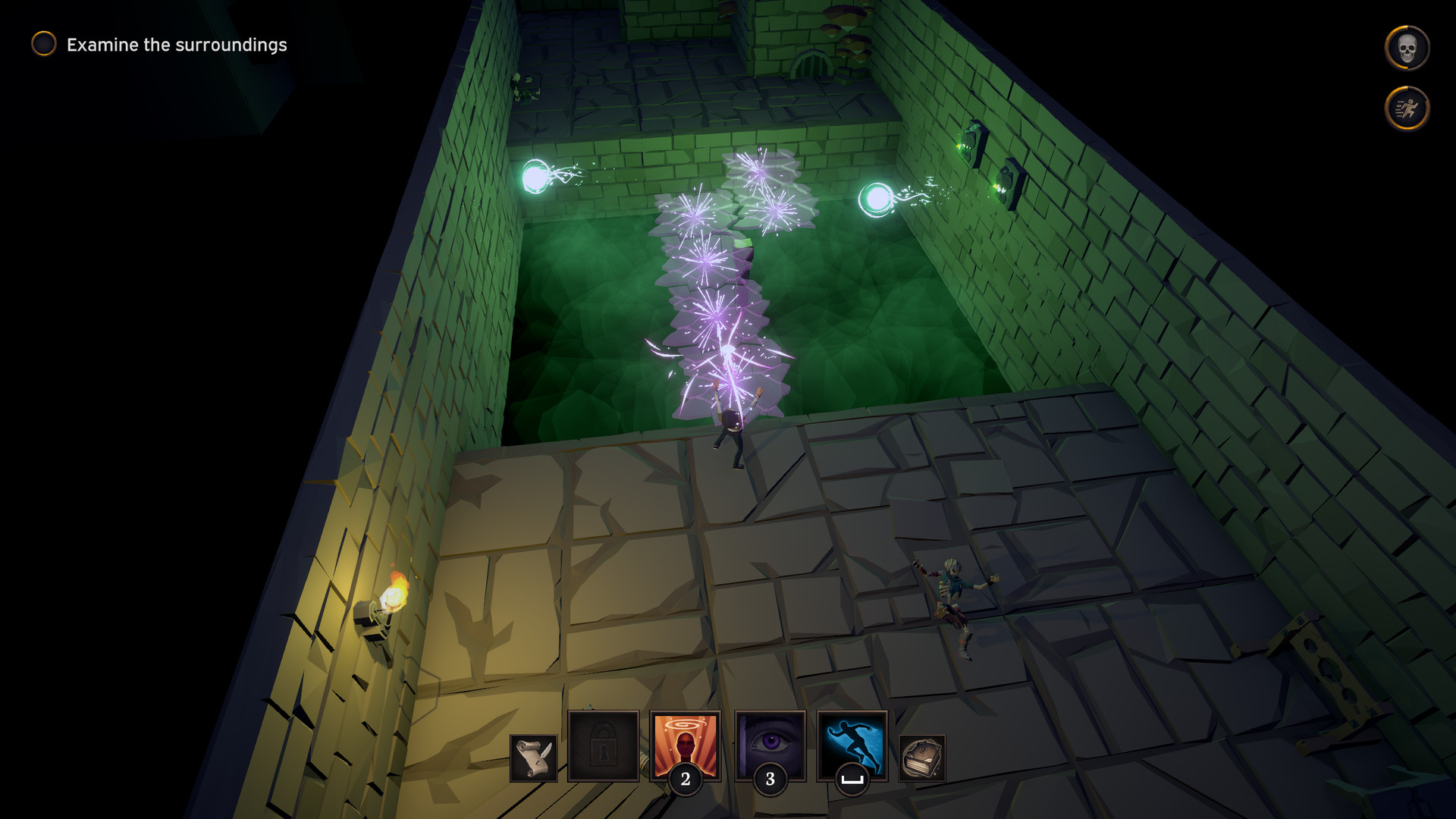The width and height of the screenshot is (1456, 819).
Task: Click the skull status icon
Action: pos(1407,49)
